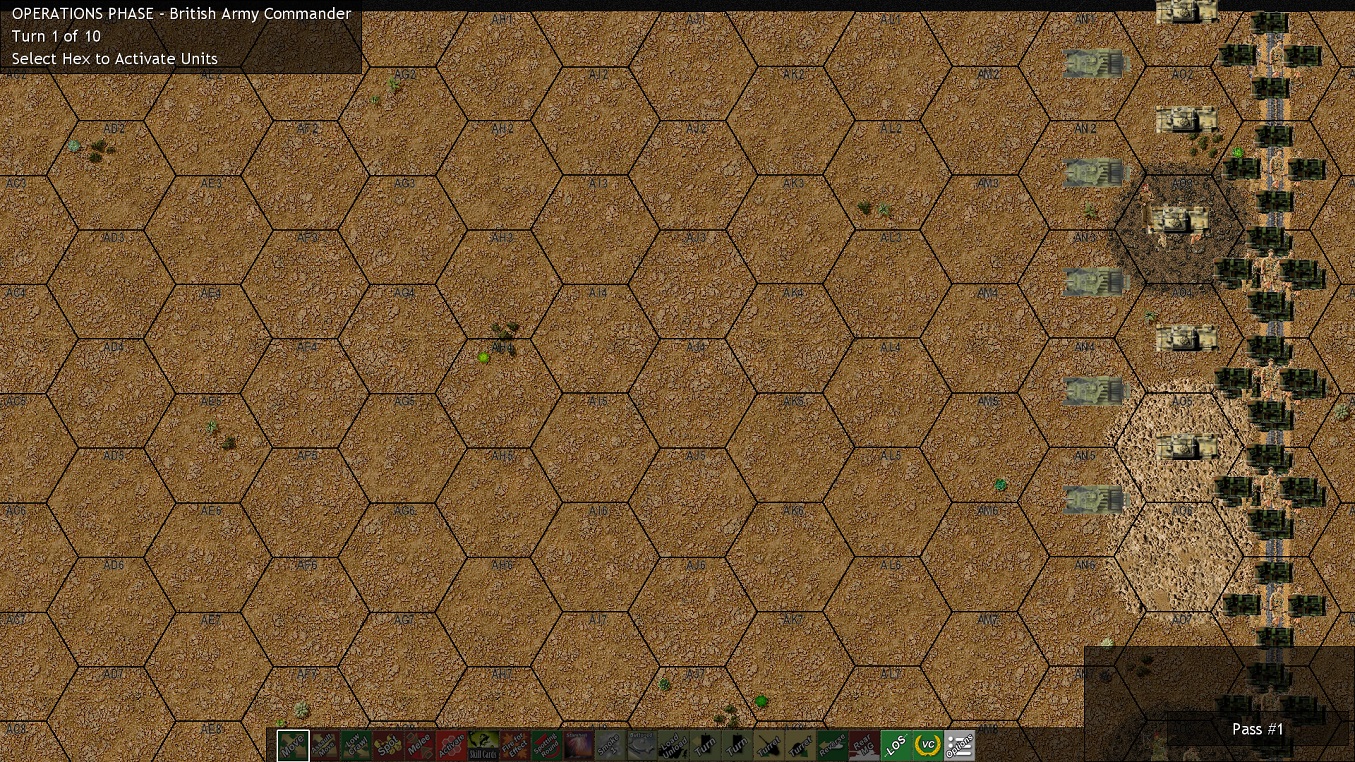This screenshot has height=762, width=1355.
Task: Select the Spotting Round command
Action: (x=548, y=744)
